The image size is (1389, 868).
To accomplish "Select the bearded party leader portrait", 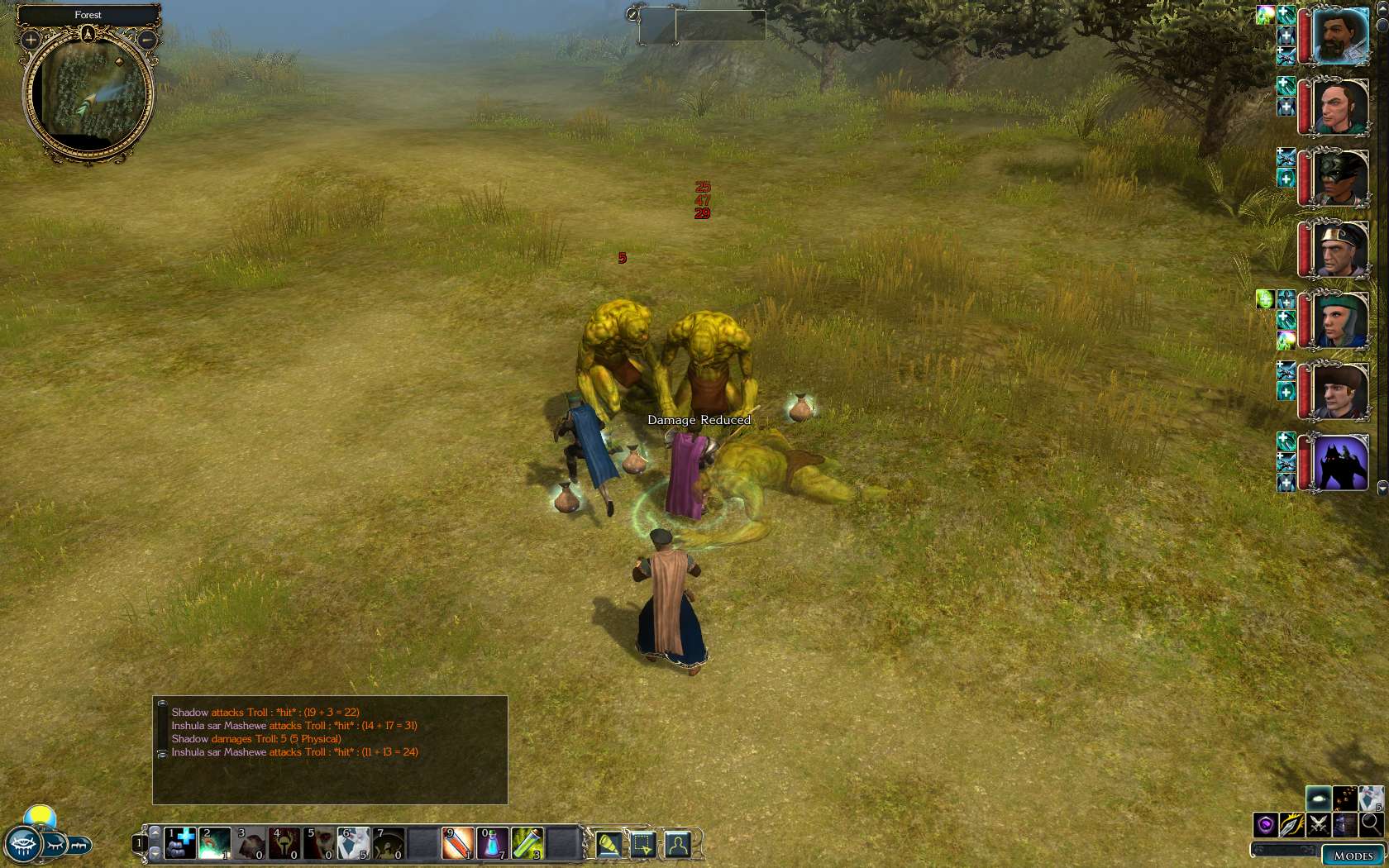I will 1339,37.
